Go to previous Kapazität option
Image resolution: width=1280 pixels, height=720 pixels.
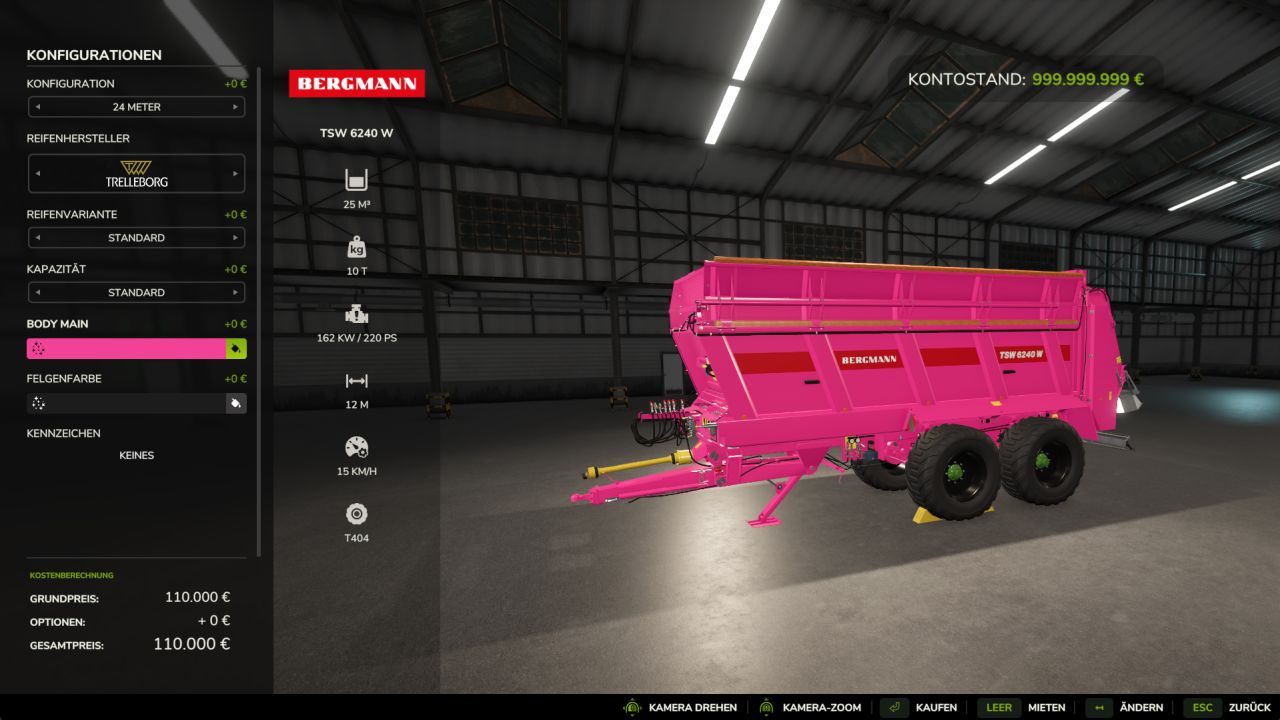pyautogui.click(x=38, y=293)
